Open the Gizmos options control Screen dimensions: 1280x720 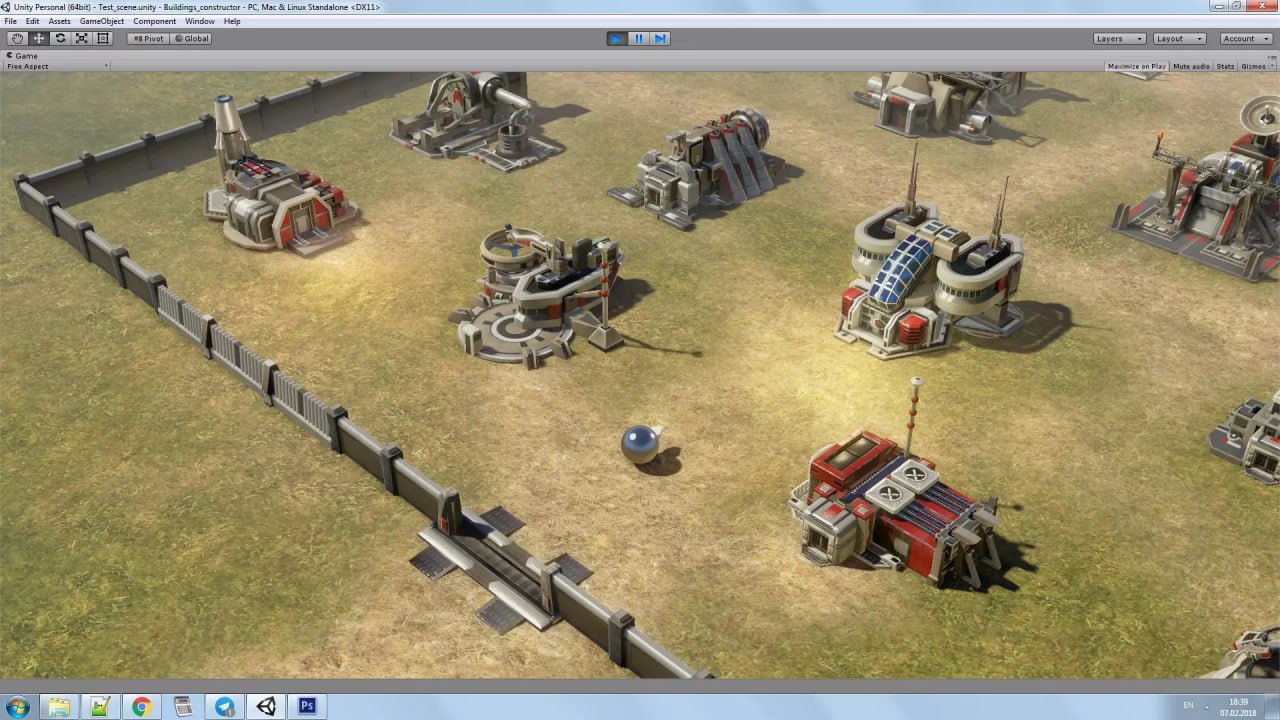[x=1255, y=66]
